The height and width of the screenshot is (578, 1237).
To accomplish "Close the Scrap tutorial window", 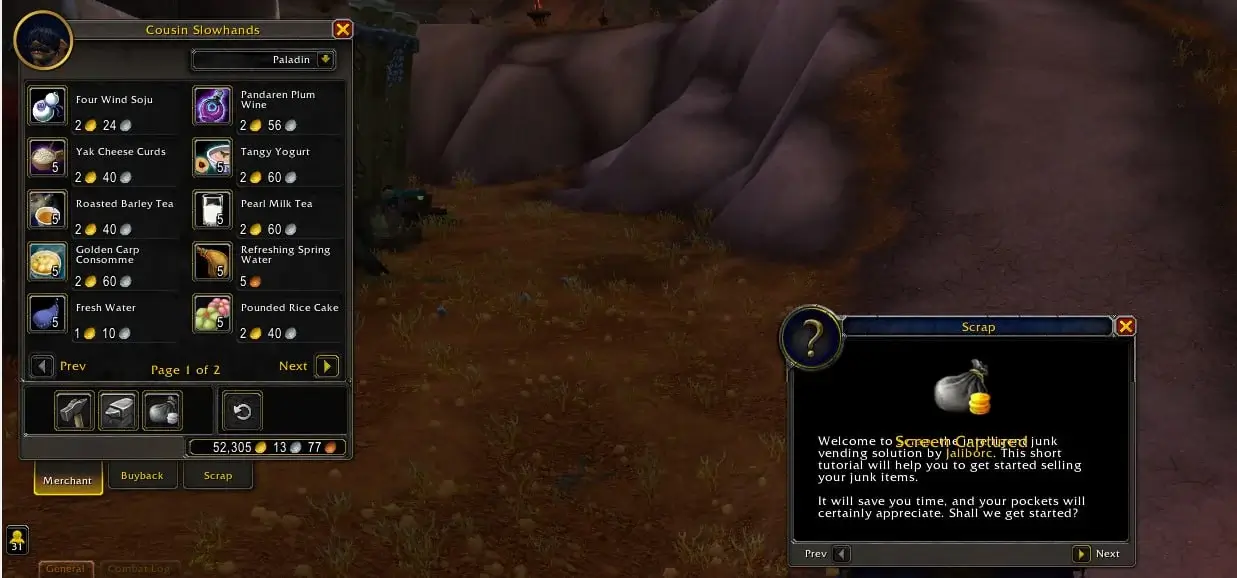I will click(1125, 326).
